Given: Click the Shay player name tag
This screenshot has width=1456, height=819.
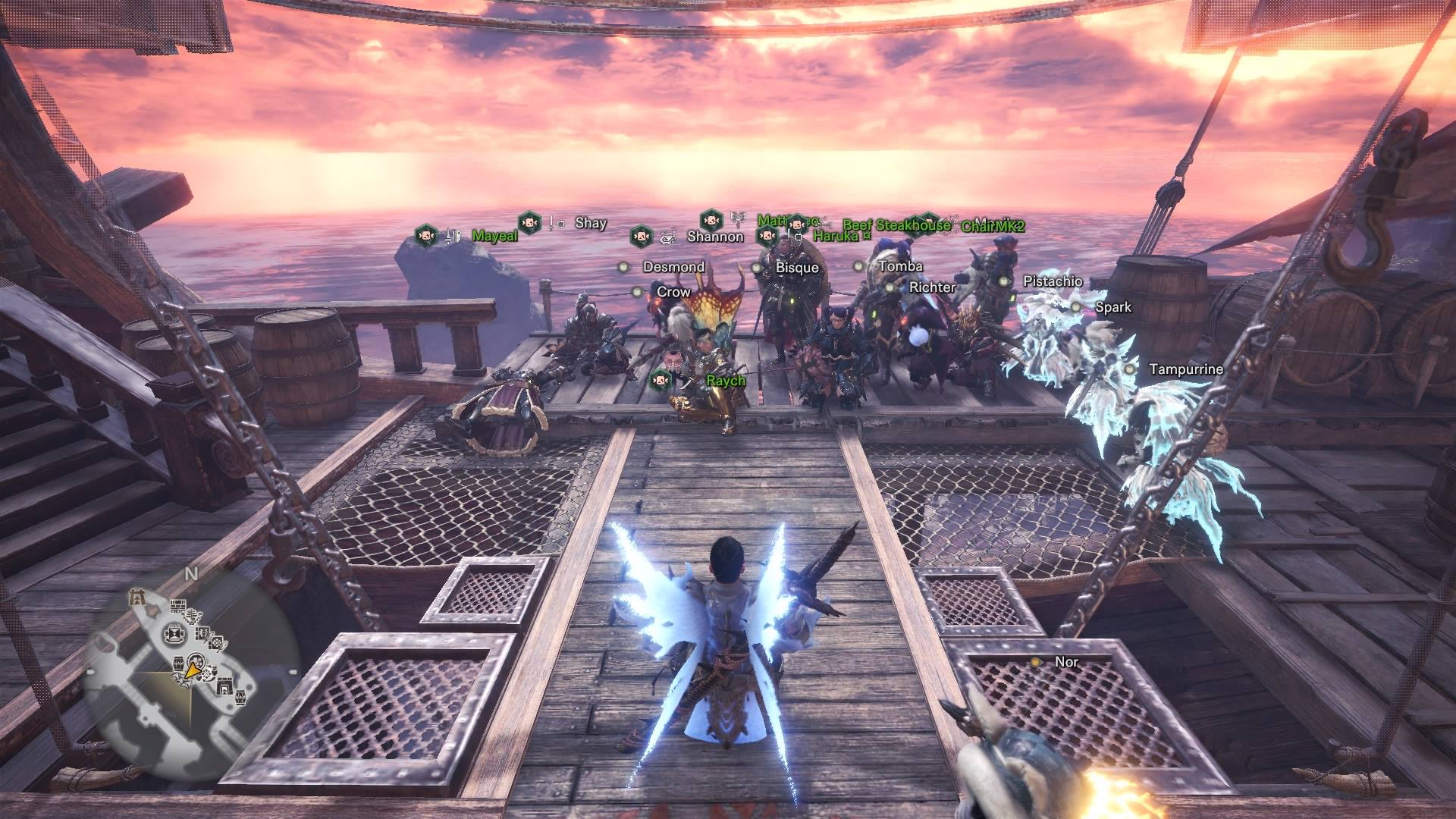Looking at the screenshot, I should [x=590, y=223].
